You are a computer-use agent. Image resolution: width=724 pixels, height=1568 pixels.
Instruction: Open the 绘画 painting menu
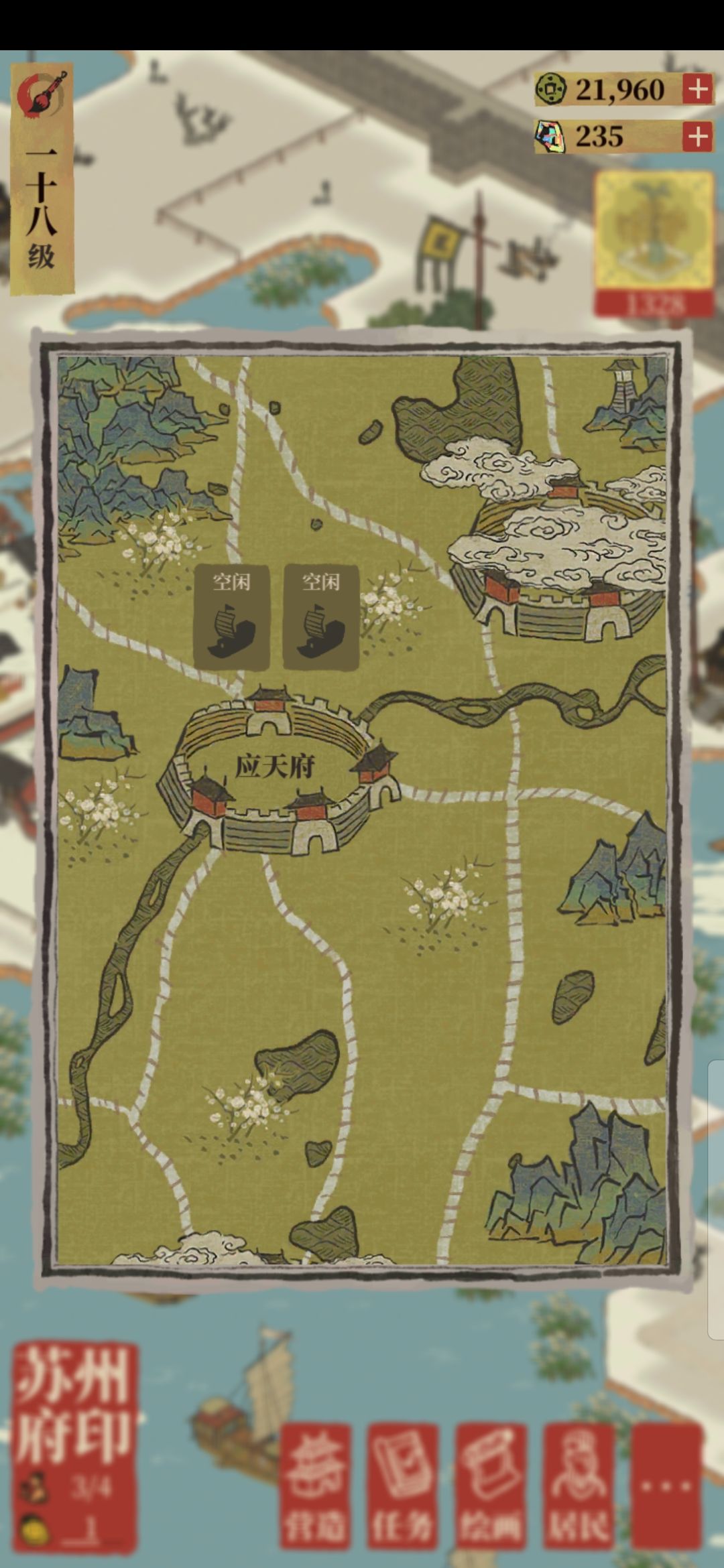(490, 1485)
